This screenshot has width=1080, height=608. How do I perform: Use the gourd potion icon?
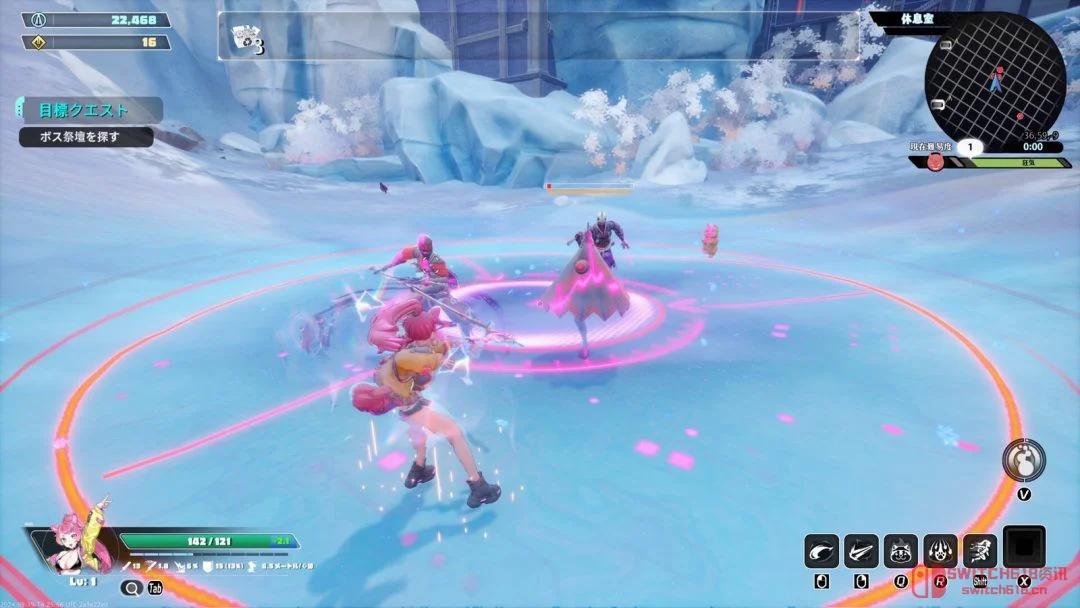click(x=1023, y=459)
